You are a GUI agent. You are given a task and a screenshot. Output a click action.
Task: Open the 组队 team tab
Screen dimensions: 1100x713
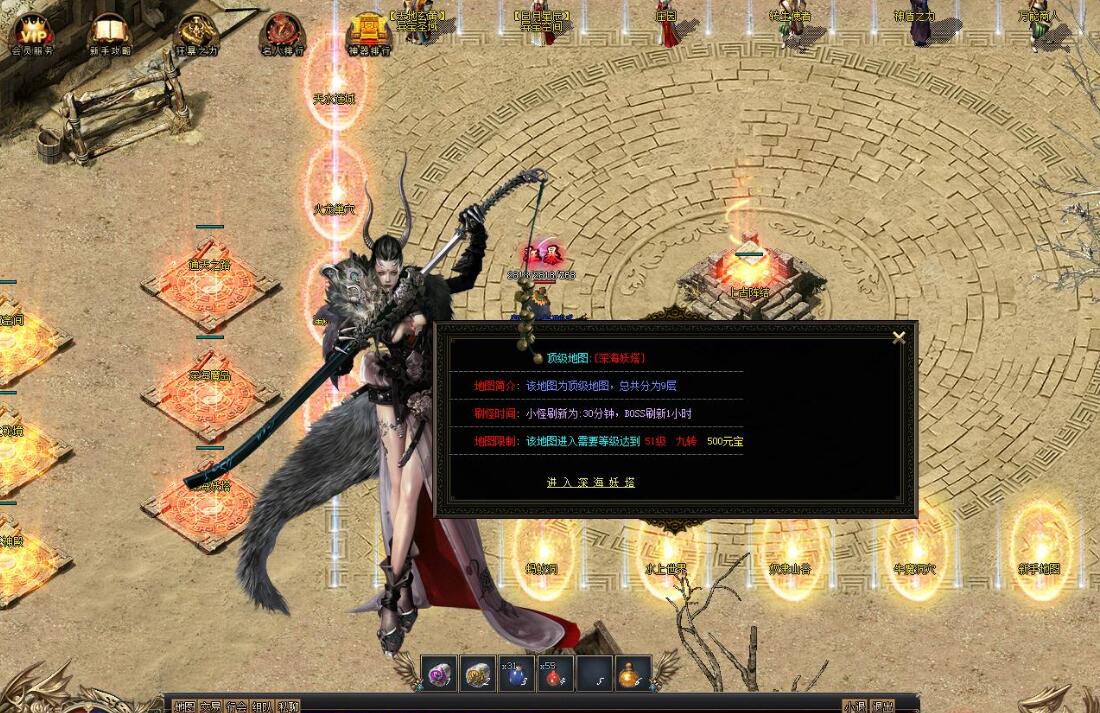tap(262, 706)
